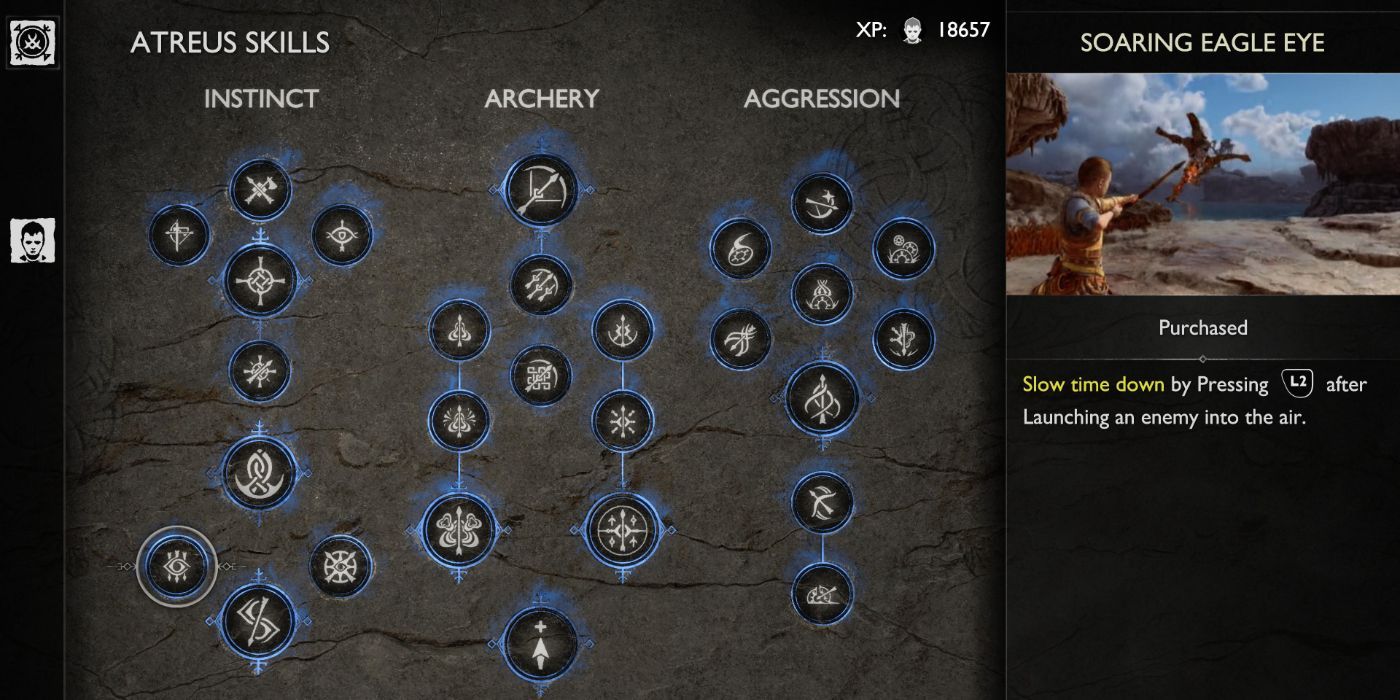This screenshot has height=700, width=1400.
Task: Choose the arrow-with-plus skill under Archery
Action: [x=541, y=643]
